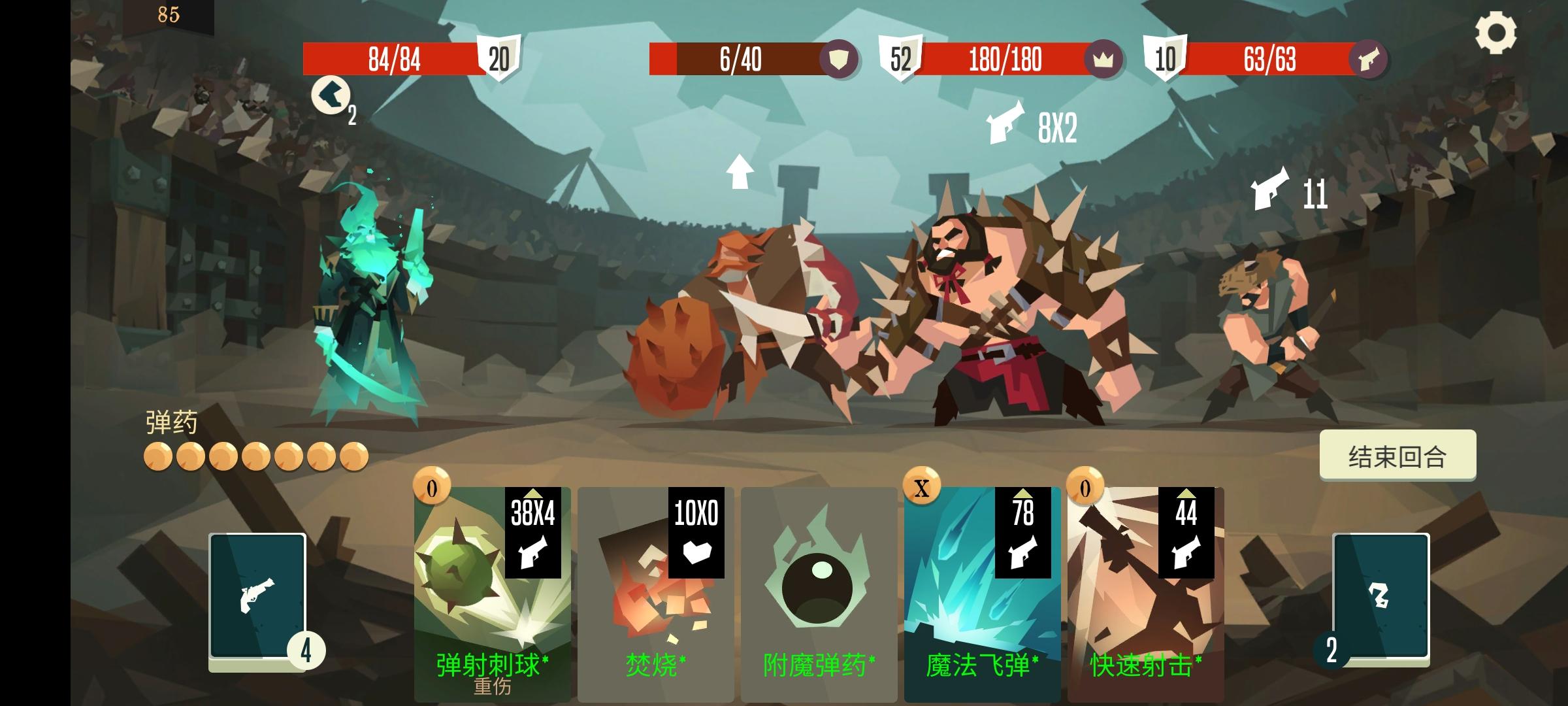This screenshot has height=706, width=1568.
Task: Expand the upward arrow buff intent
Action: (x=740, y=173)
